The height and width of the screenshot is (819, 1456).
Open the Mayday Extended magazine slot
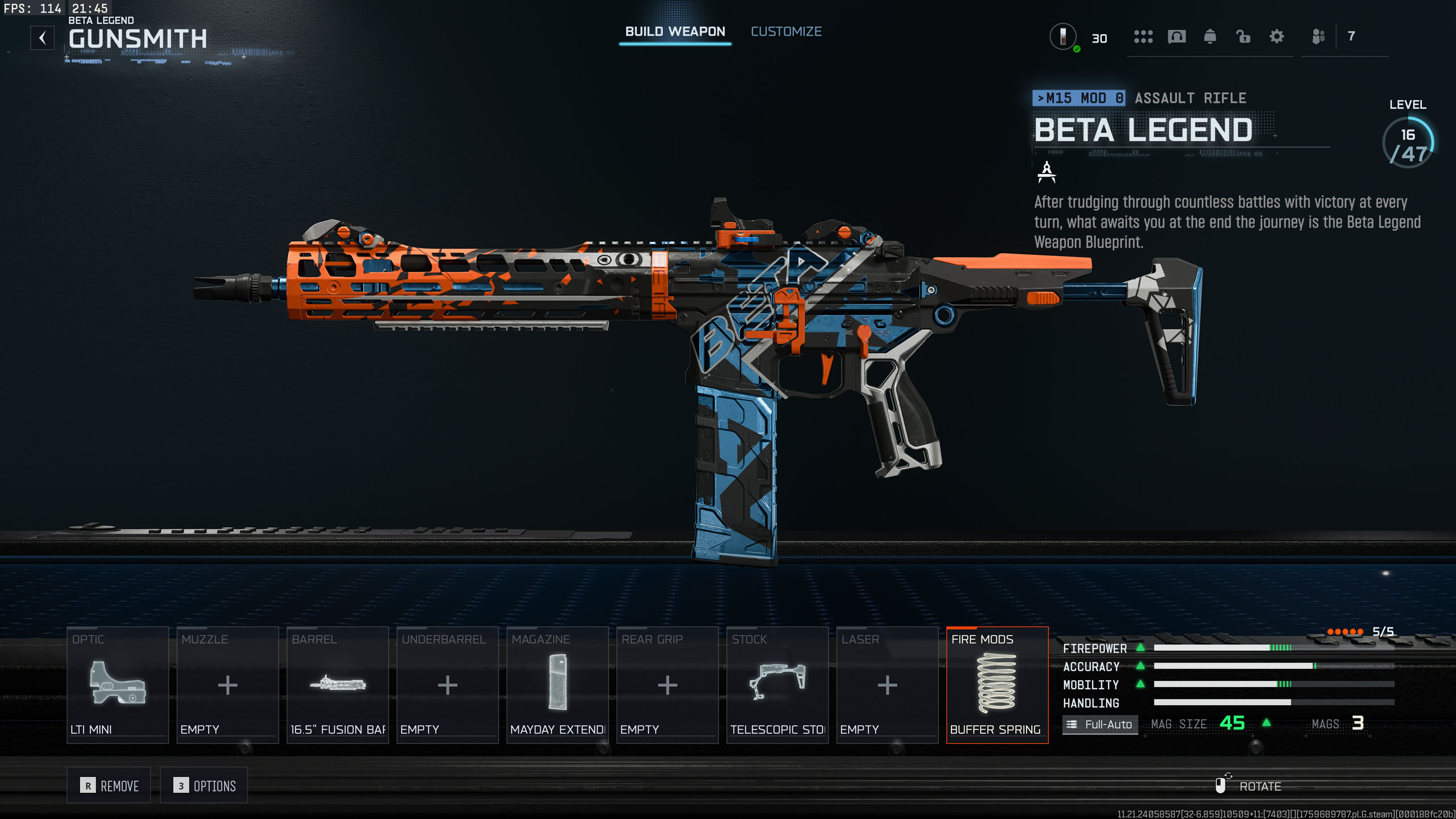pos(557,685)
